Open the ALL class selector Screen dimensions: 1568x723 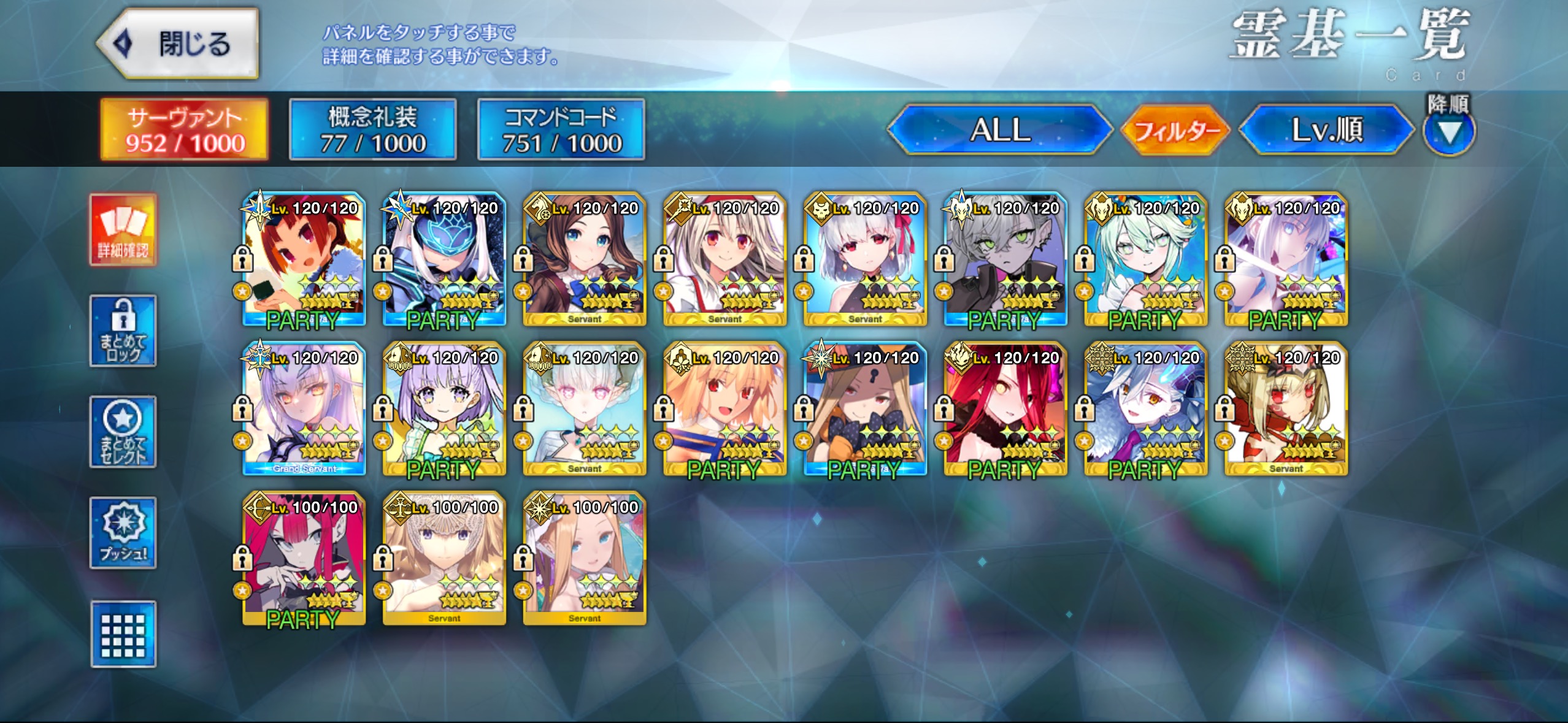(1000, 130)
